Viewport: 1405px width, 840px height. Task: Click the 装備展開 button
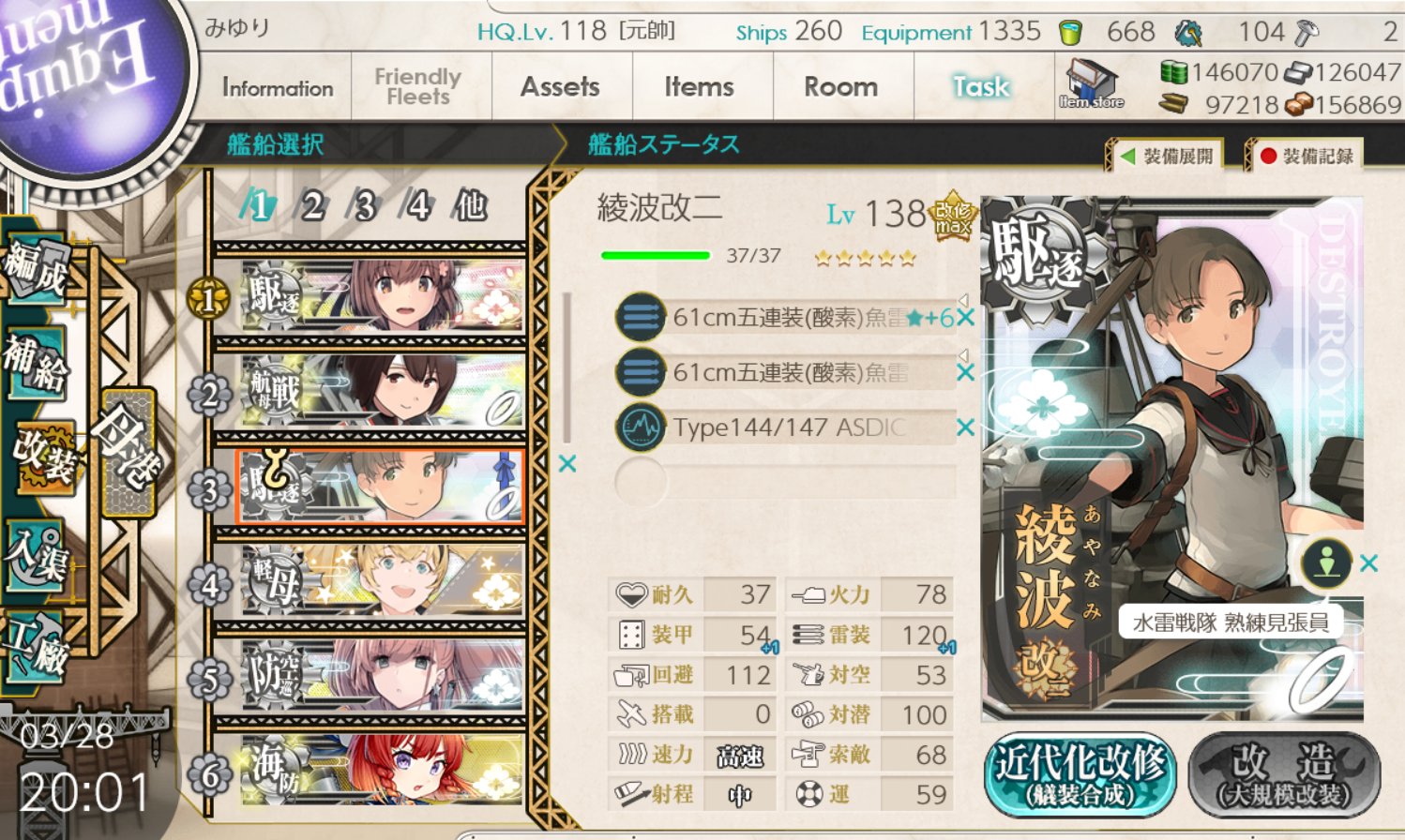[1168, 157]
